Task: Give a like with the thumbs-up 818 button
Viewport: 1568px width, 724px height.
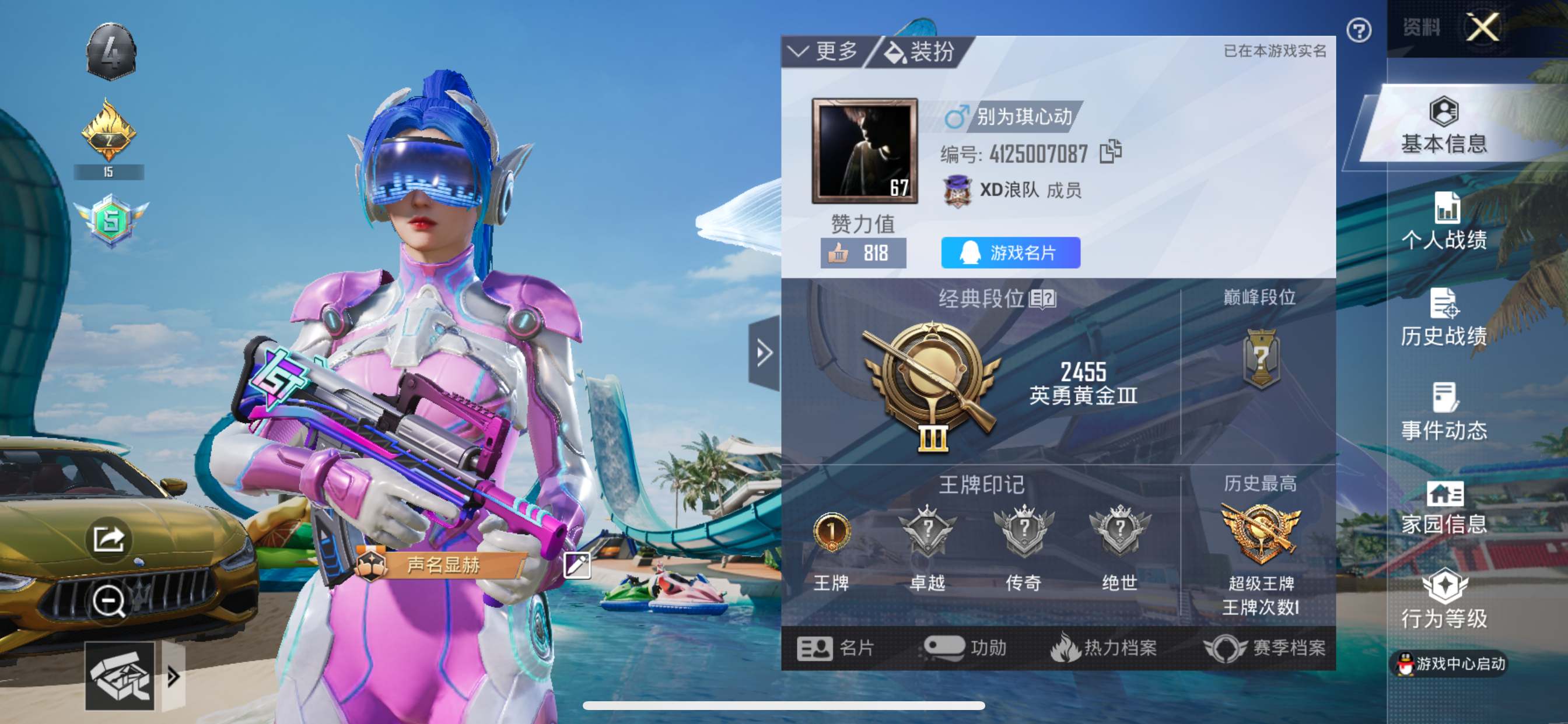Action: [x=863, y=252]
